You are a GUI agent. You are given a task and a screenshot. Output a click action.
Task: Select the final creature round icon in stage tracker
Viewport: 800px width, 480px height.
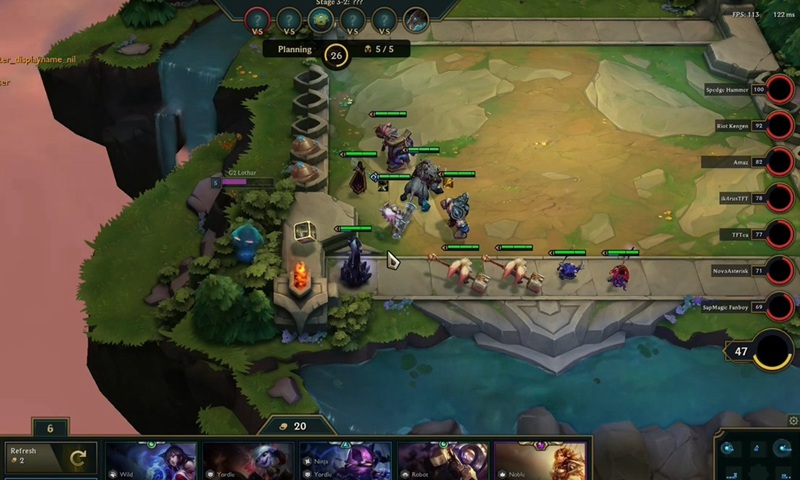tap(416, 19)
